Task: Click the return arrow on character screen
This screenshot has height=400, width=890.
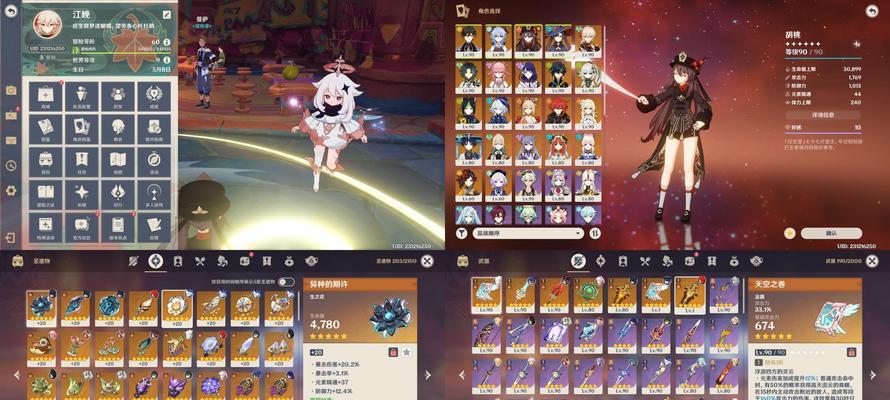Action: 870,11
